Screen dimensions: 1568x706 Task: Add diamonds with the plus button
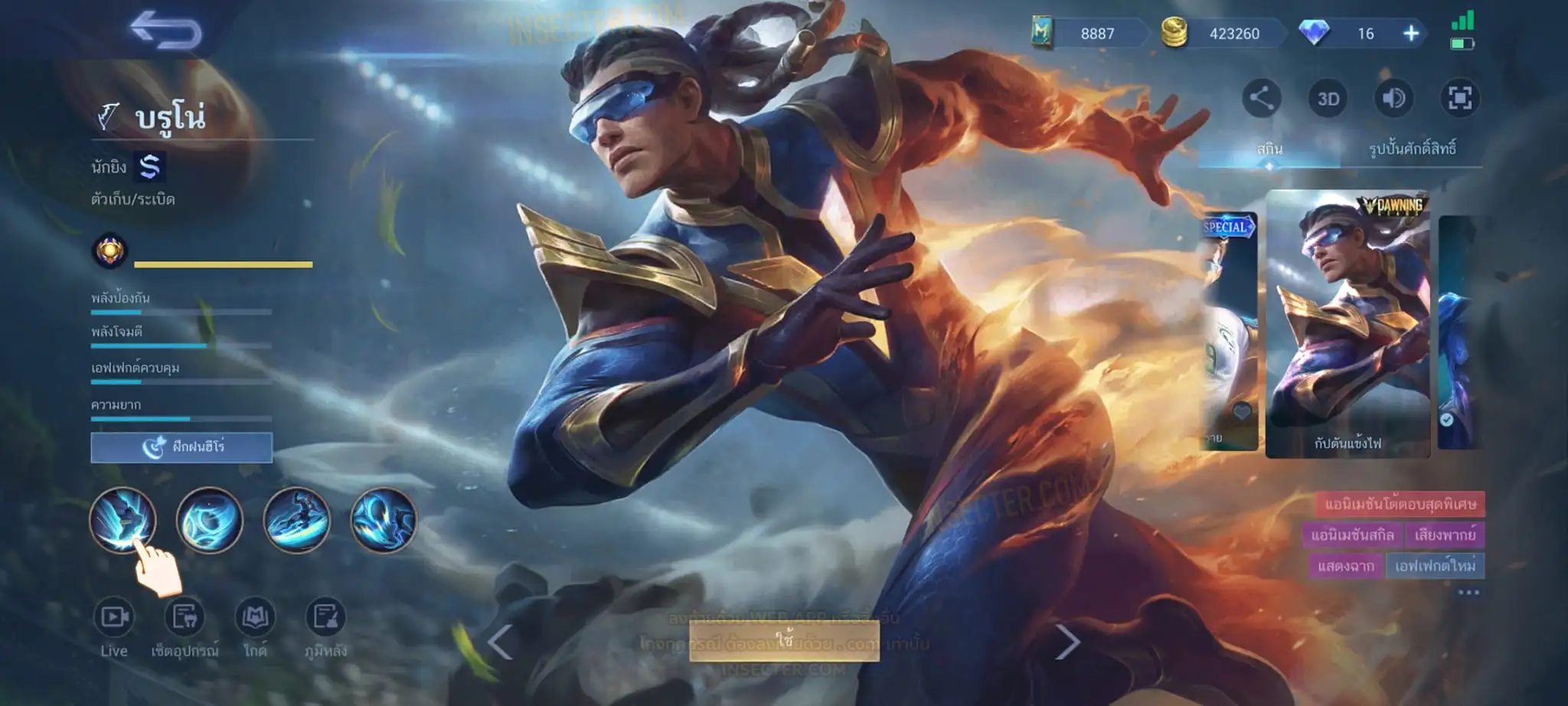[1411, 34]
